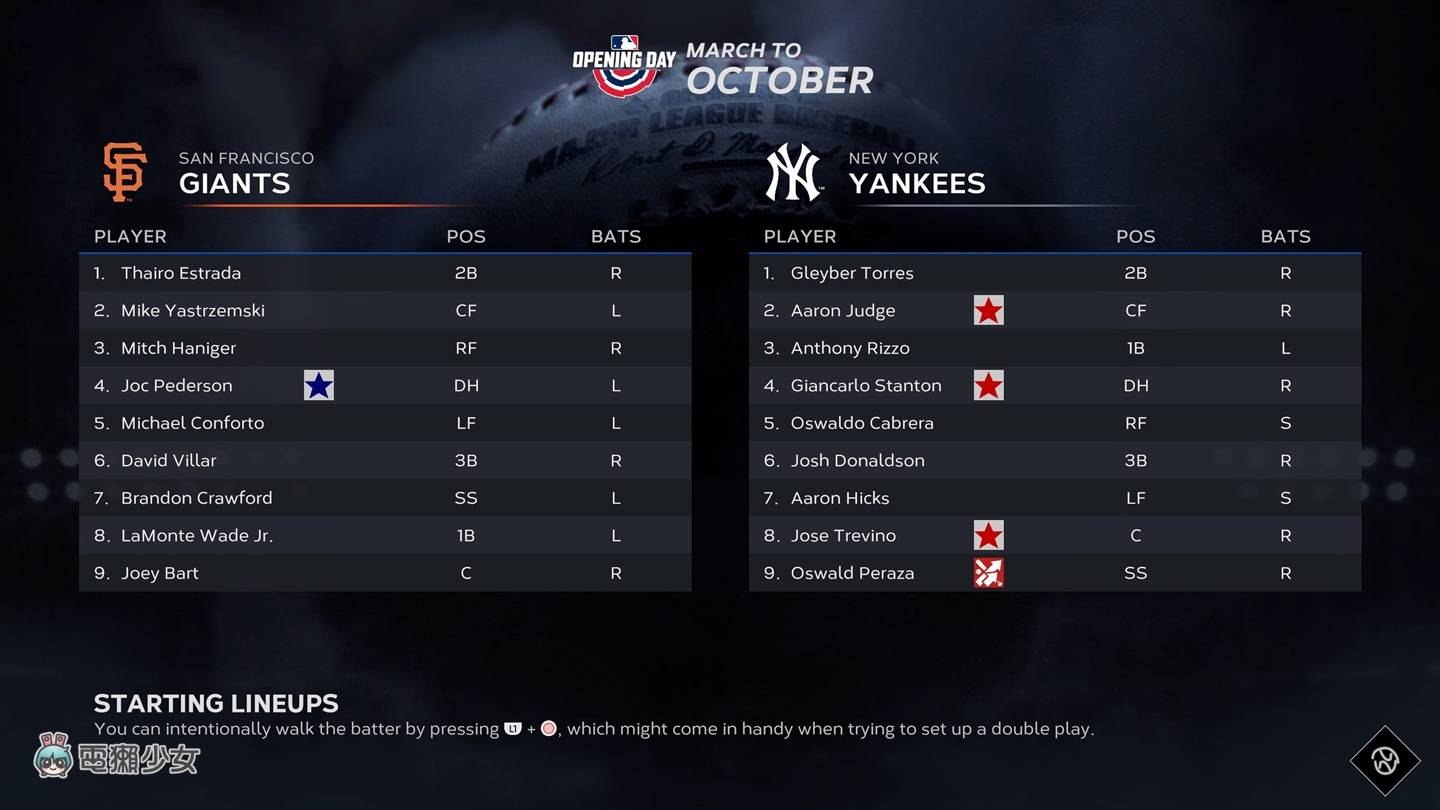Screen dimensions: 1440x810
Task: Select the star icon beside Aaron Judge
Action: [988, 310]
